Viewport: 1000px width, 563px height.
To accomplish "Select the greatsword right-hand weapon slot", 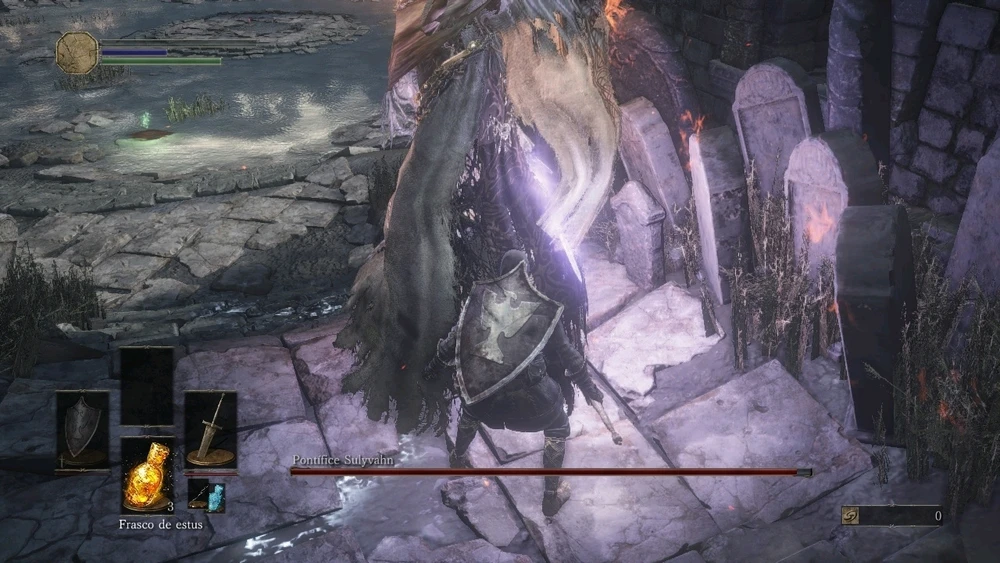I will [x=210, y=428].
